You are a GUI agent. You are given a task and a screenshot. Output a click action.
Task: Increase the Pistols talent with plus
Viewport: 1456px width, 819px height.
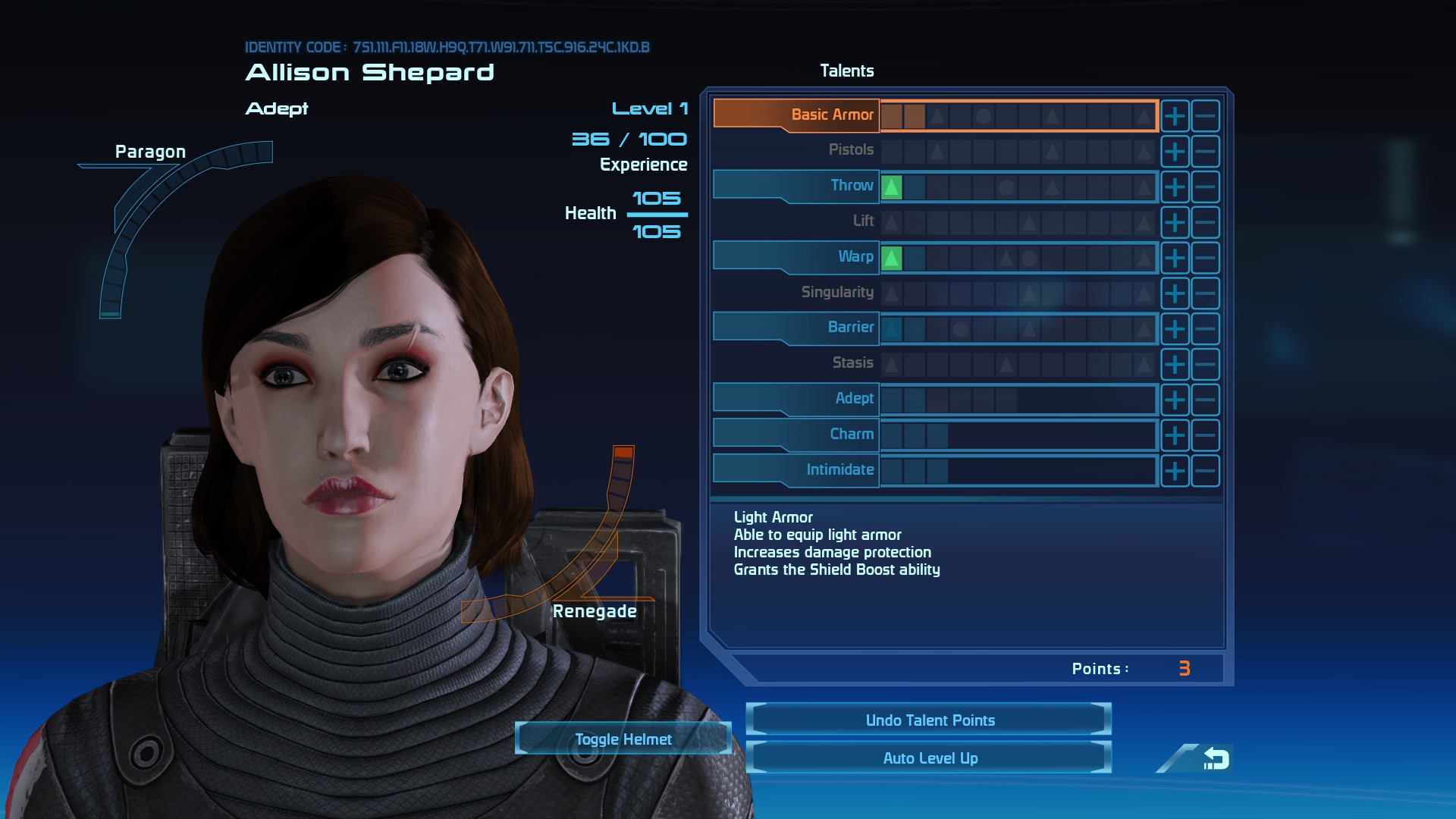(1175, 152)
